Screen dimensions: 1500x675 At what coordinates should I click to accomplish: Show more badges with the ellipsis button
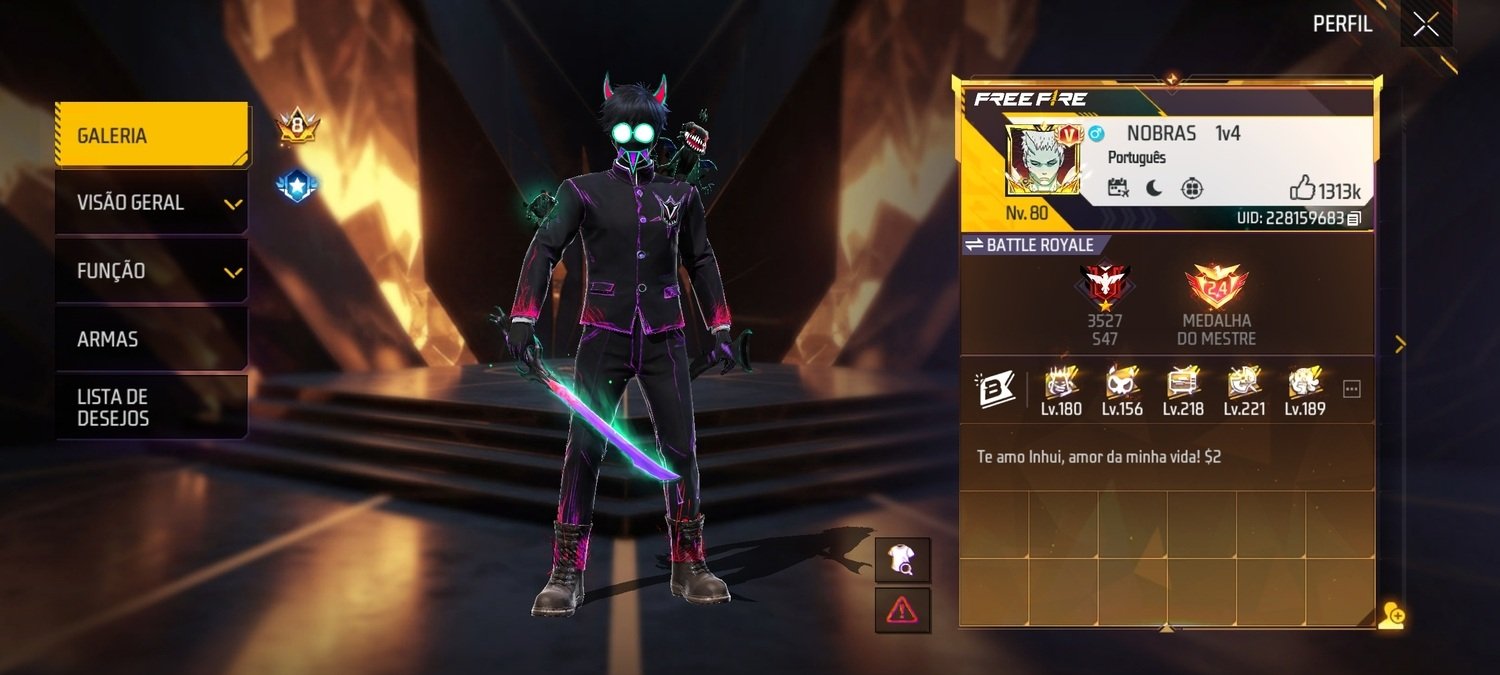[1352, 389]
